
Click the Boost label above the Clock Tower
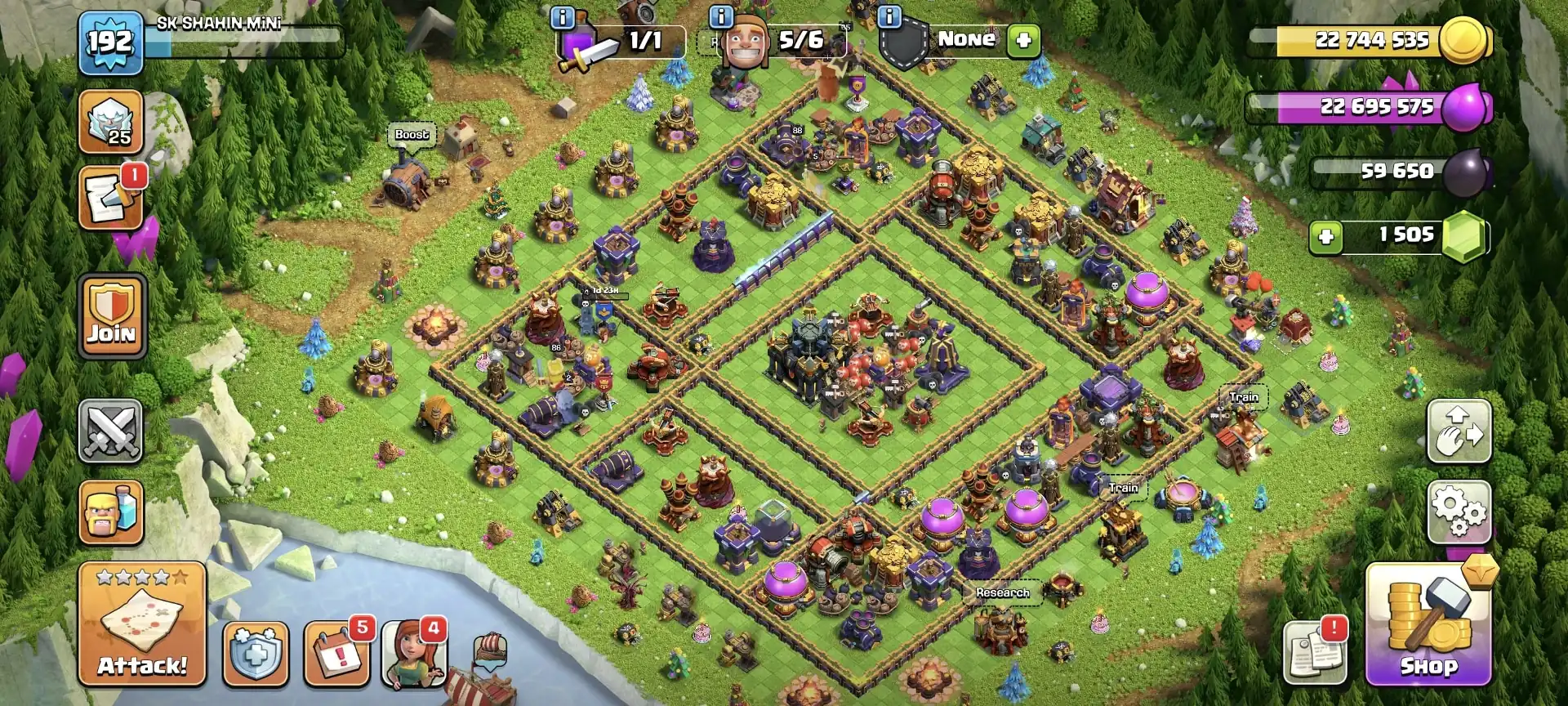[412, 135]
